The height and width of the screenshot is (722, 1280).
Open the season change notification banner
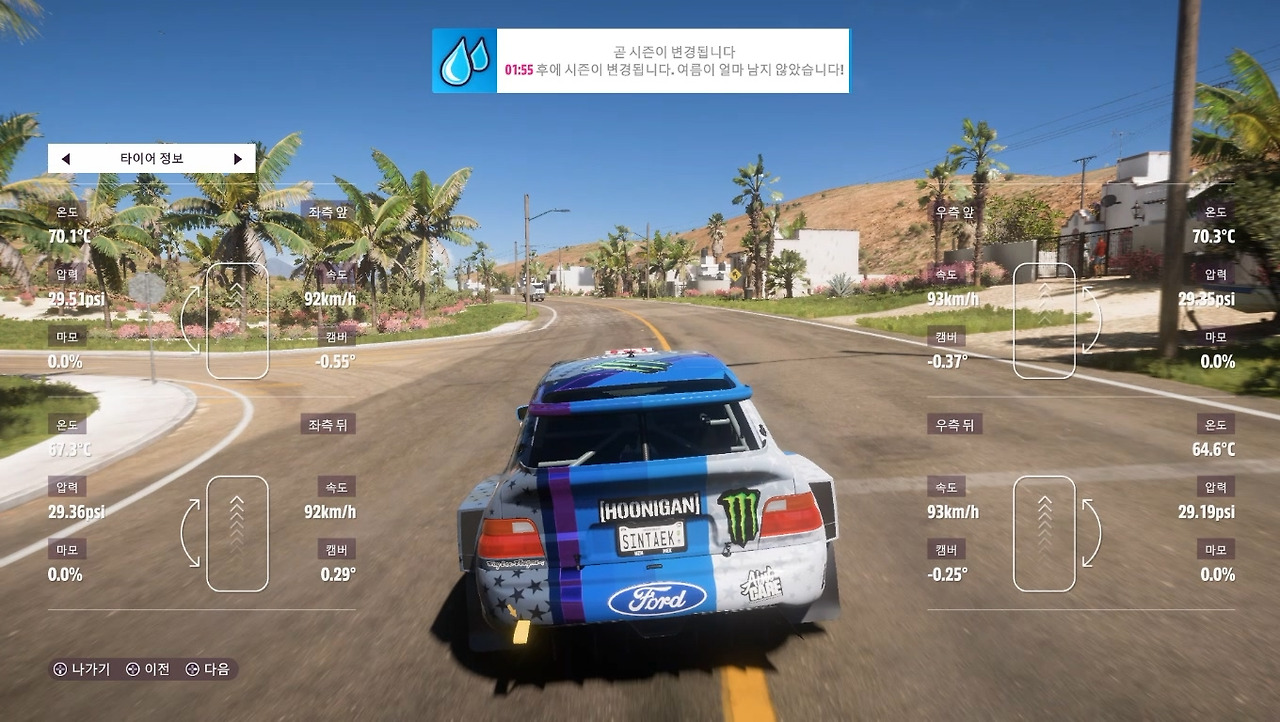pos(641,61)
